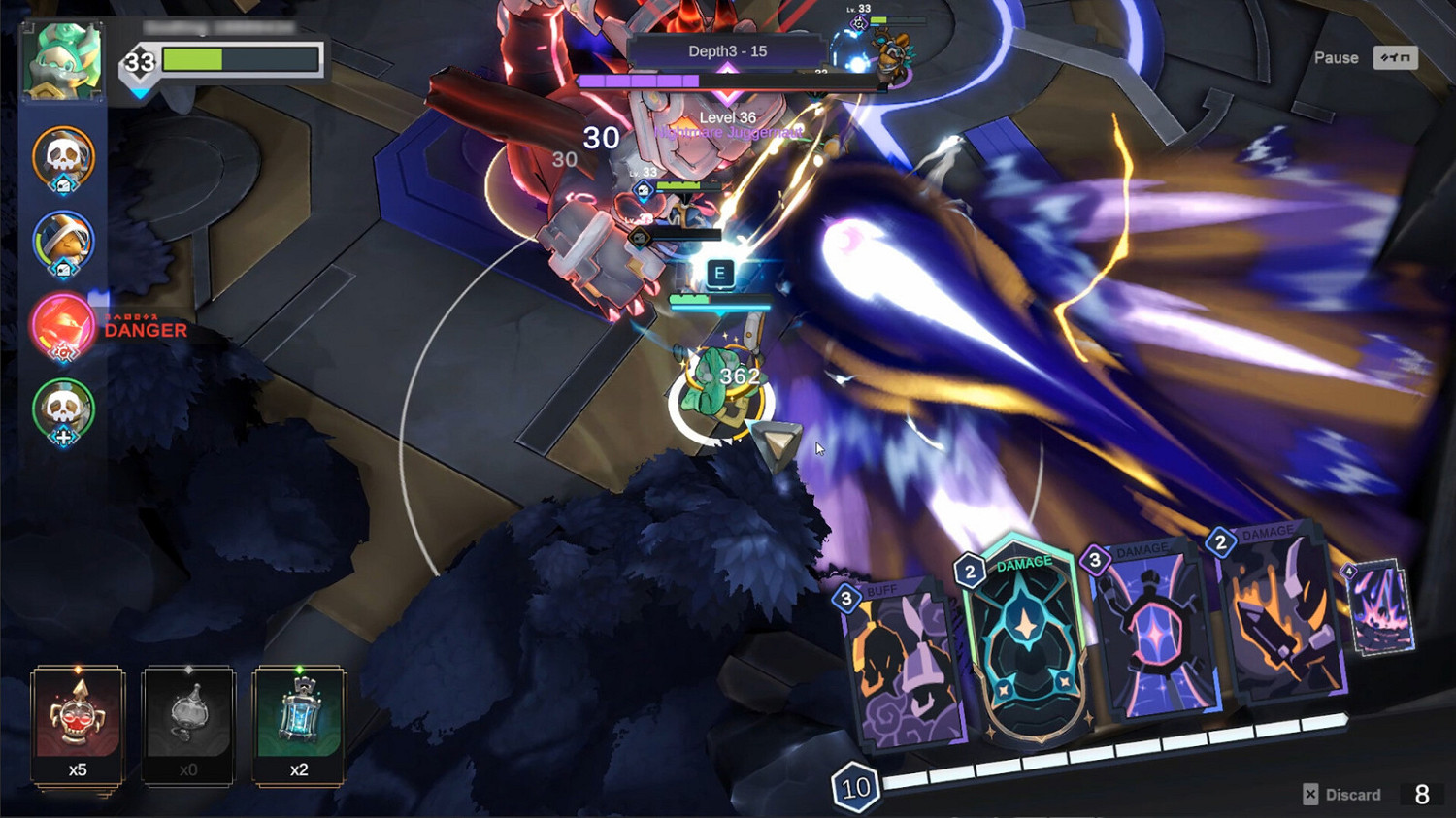Use the x5 red skull totem item

[x=76, y=718]
